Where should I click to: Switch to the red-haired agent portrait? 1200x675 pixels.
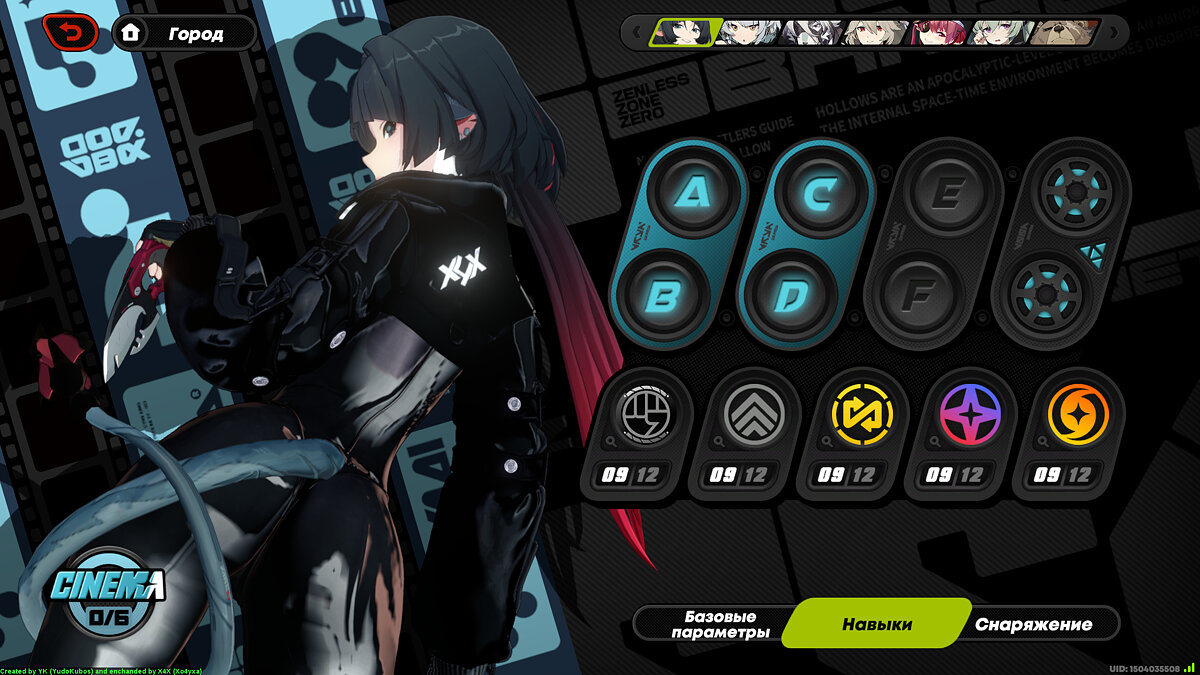tap(938, 33)
